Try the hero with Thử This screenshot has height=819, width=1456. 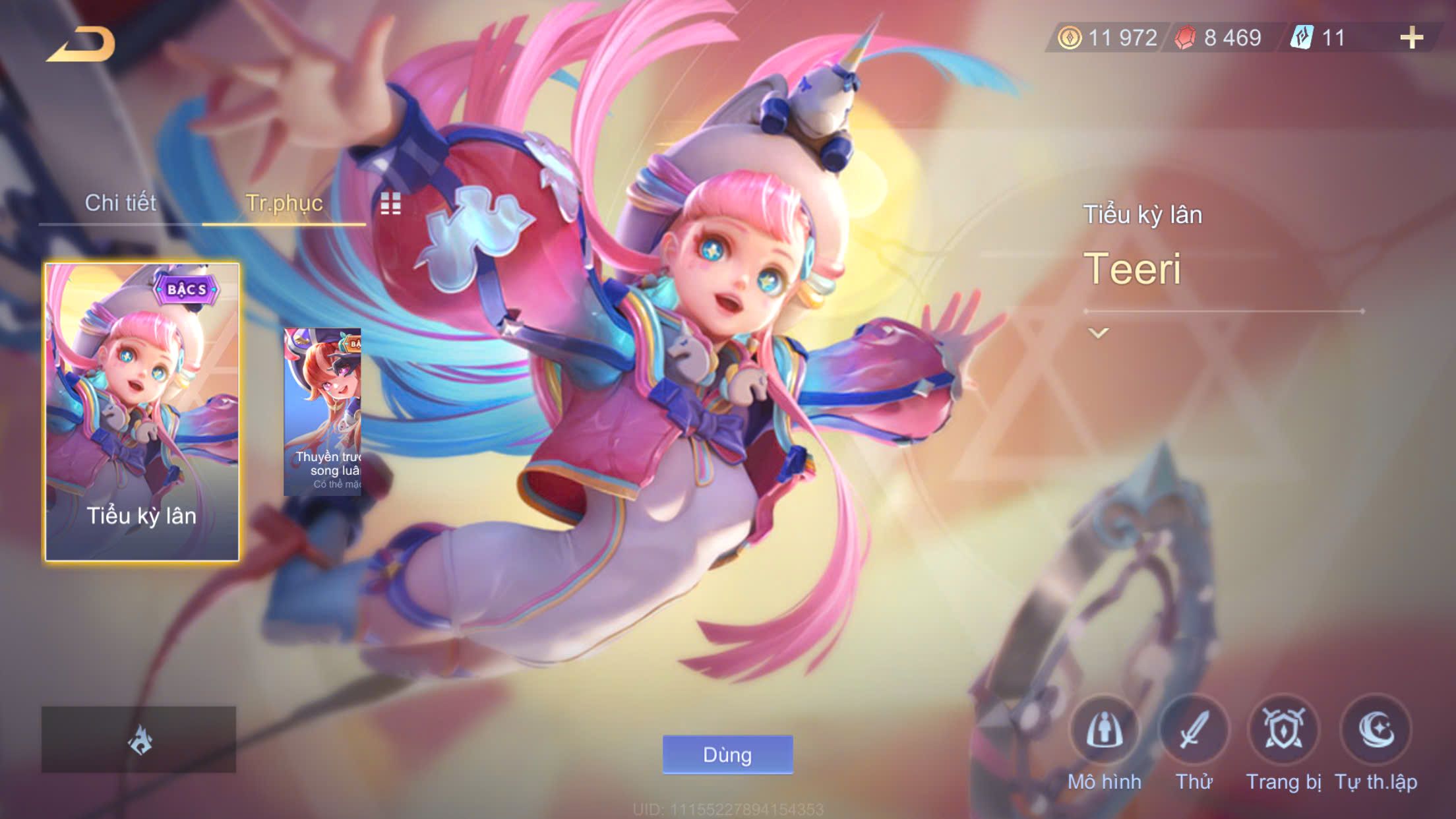pyautogui.click(x=1194, y=732)
